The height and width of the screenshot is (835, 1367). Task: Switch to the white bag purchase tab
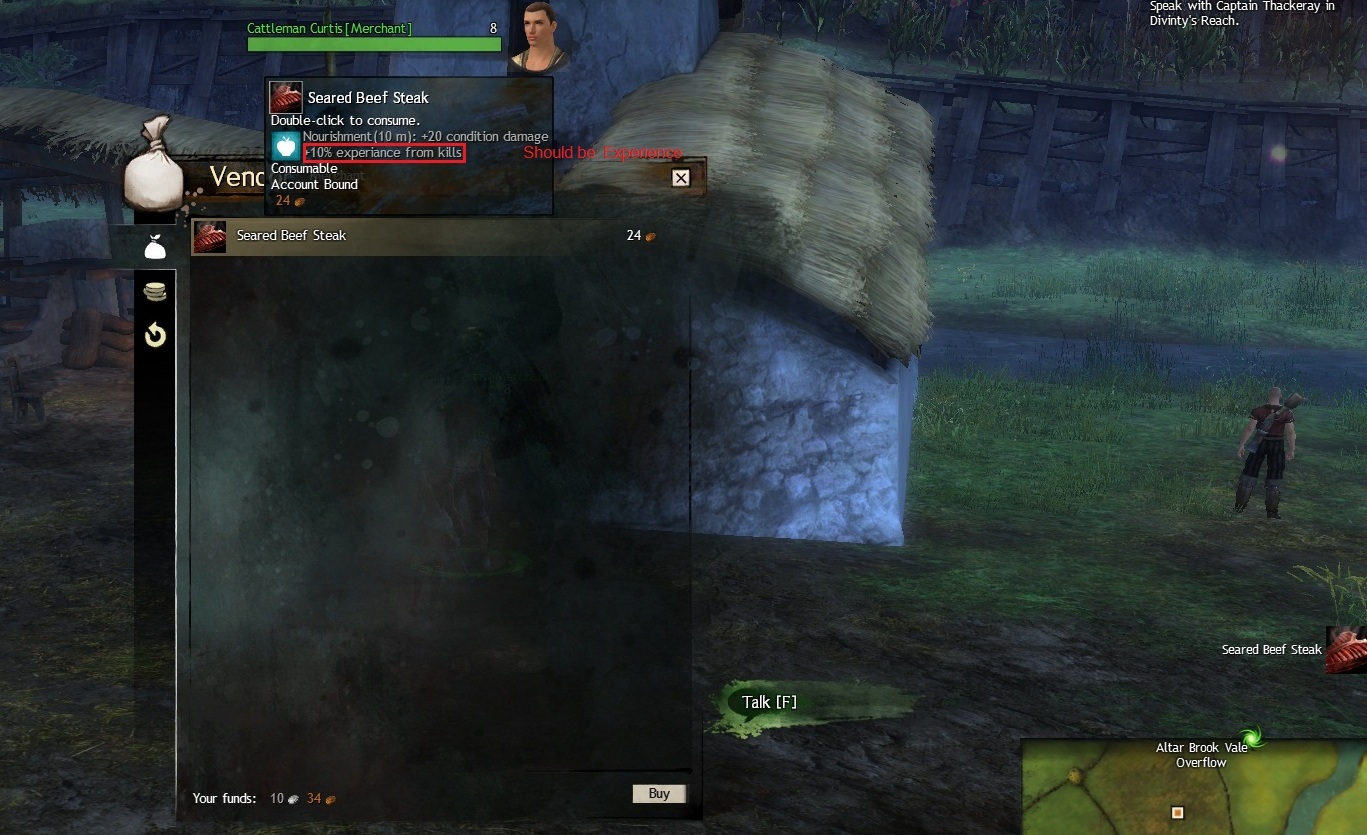point(155,247)
